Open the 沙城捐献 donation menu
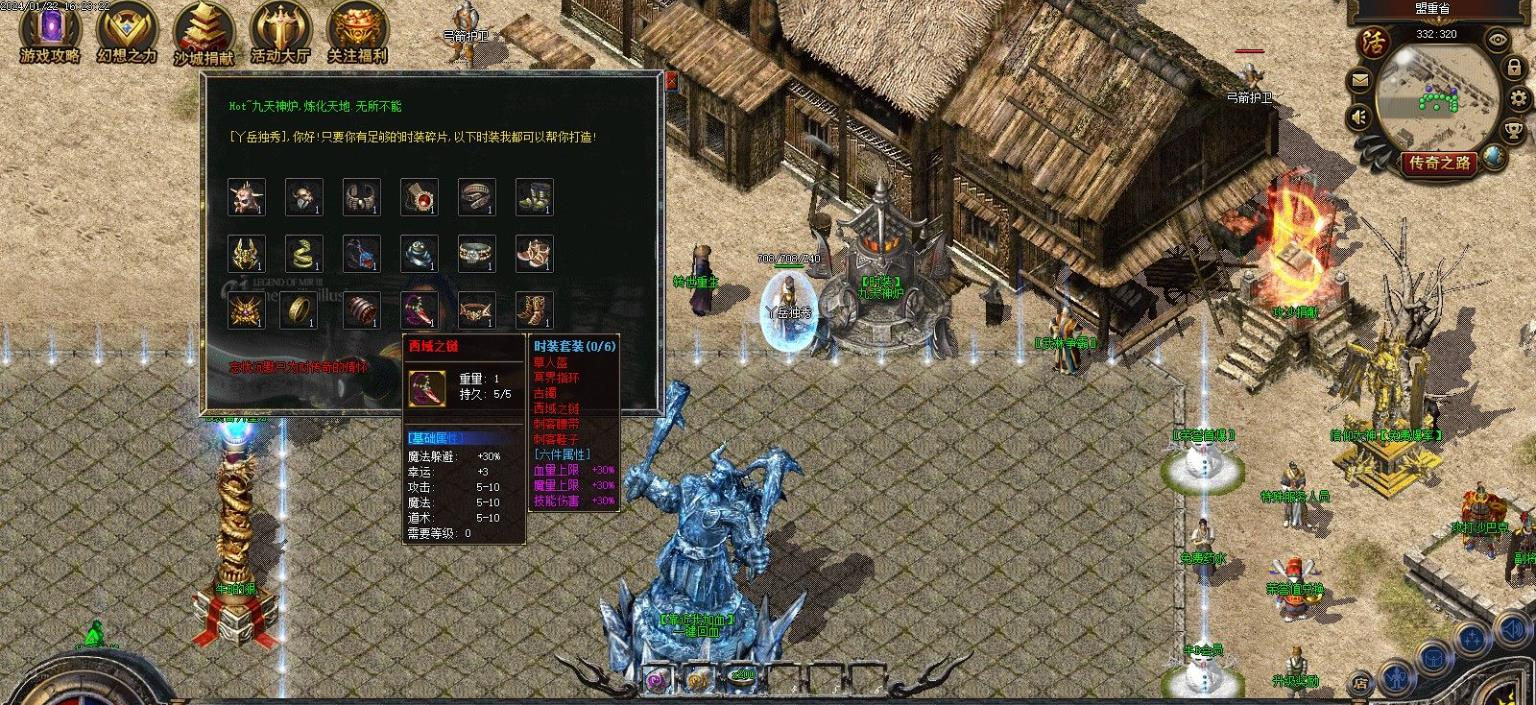This screenshot has height=705, width=1536. coord(204,31)
